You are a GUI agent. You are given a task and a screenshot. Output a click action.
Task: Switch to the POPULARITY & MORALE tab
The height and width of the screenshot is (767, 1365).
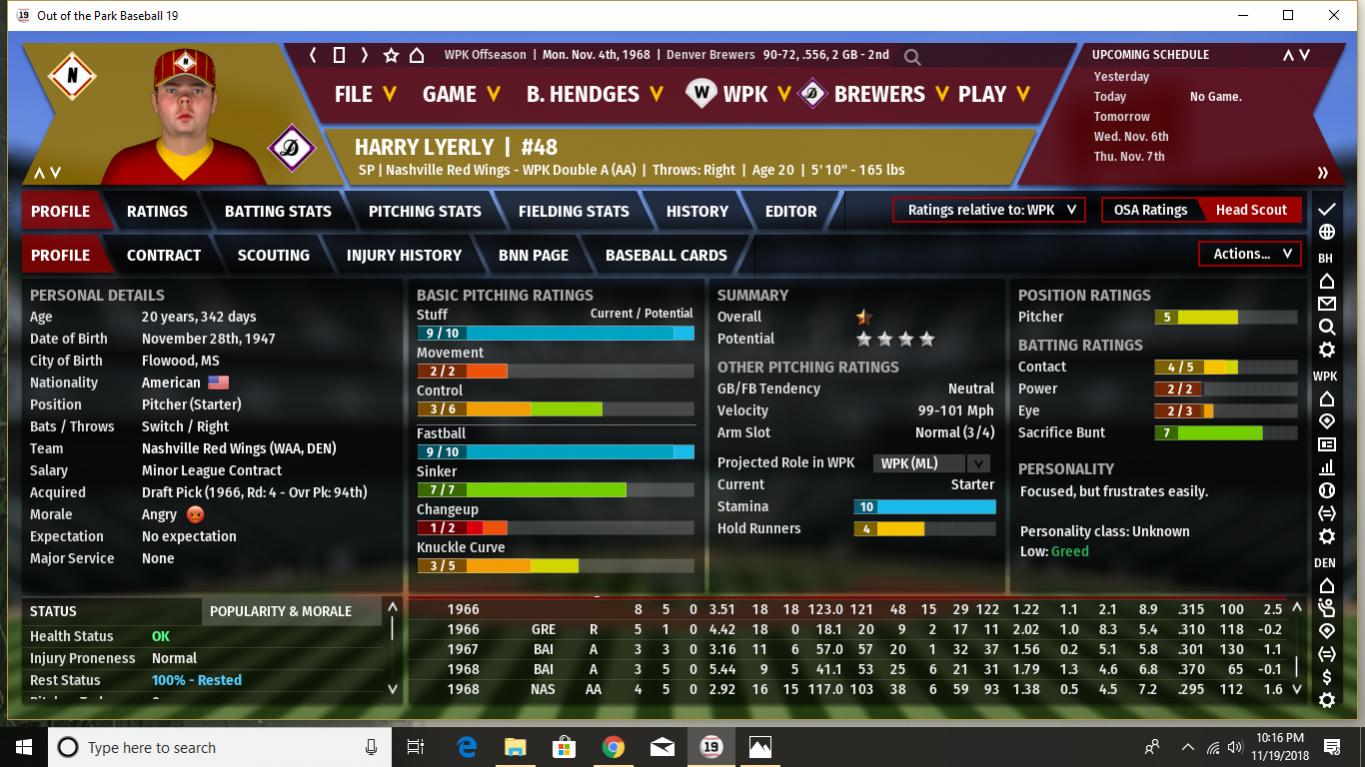point(281,611)
